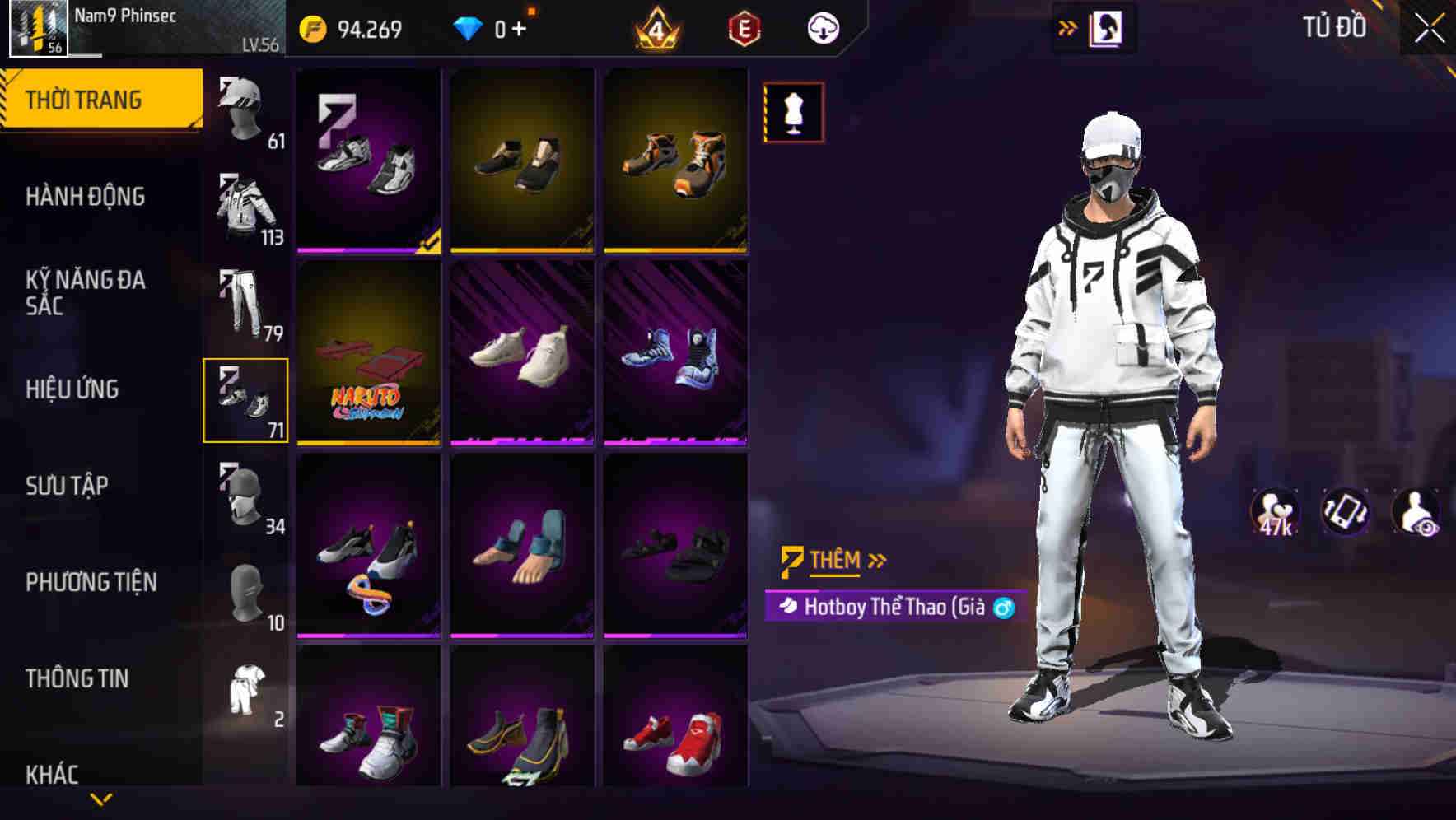
Task: Open the PHƯƠNG TIỆN category
Action: click(91, 581)
